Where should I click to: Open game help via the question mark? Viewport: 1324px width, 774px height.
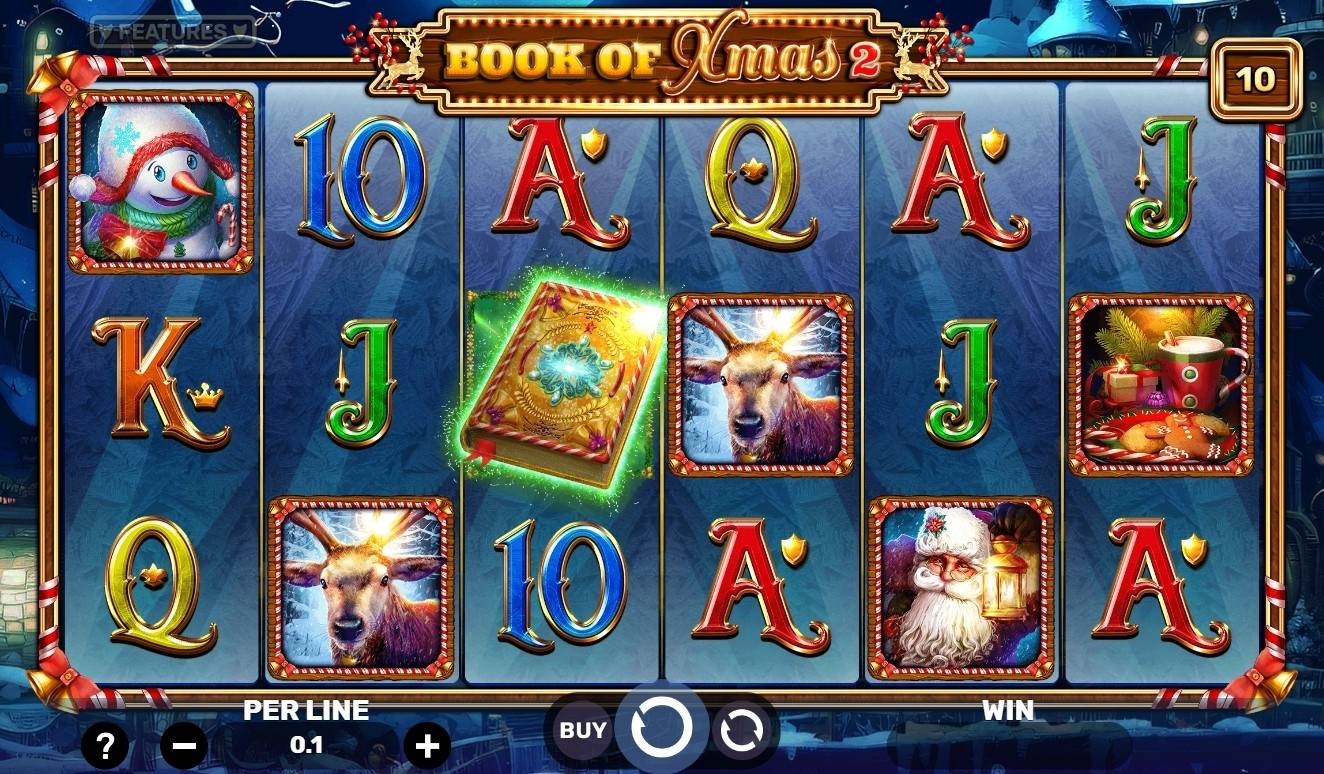point(107,744)
